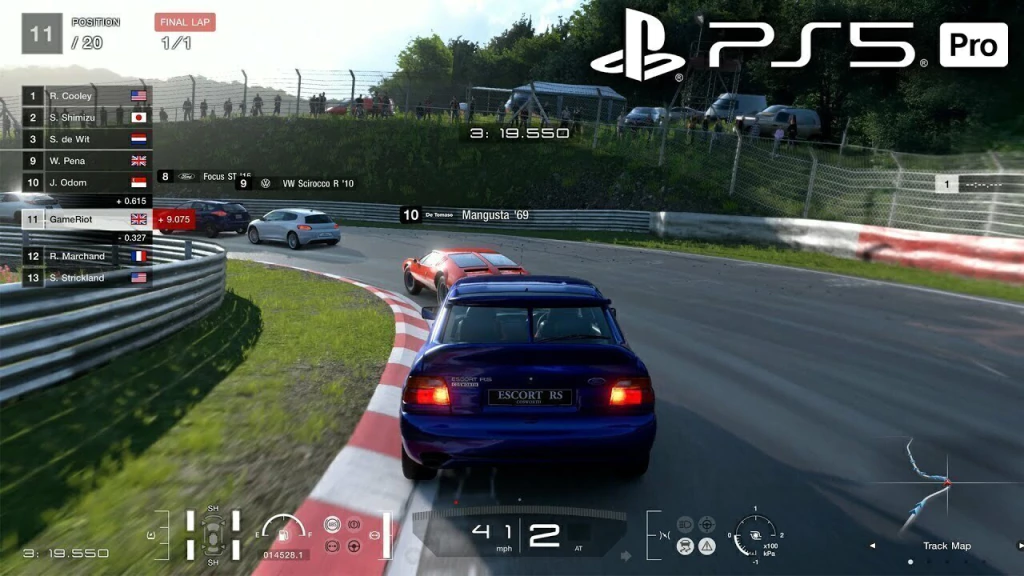Screen dimensions: 1024x576
Task: Pick J. Odom in the leaderboard
Action: click(x=87, y=182)
